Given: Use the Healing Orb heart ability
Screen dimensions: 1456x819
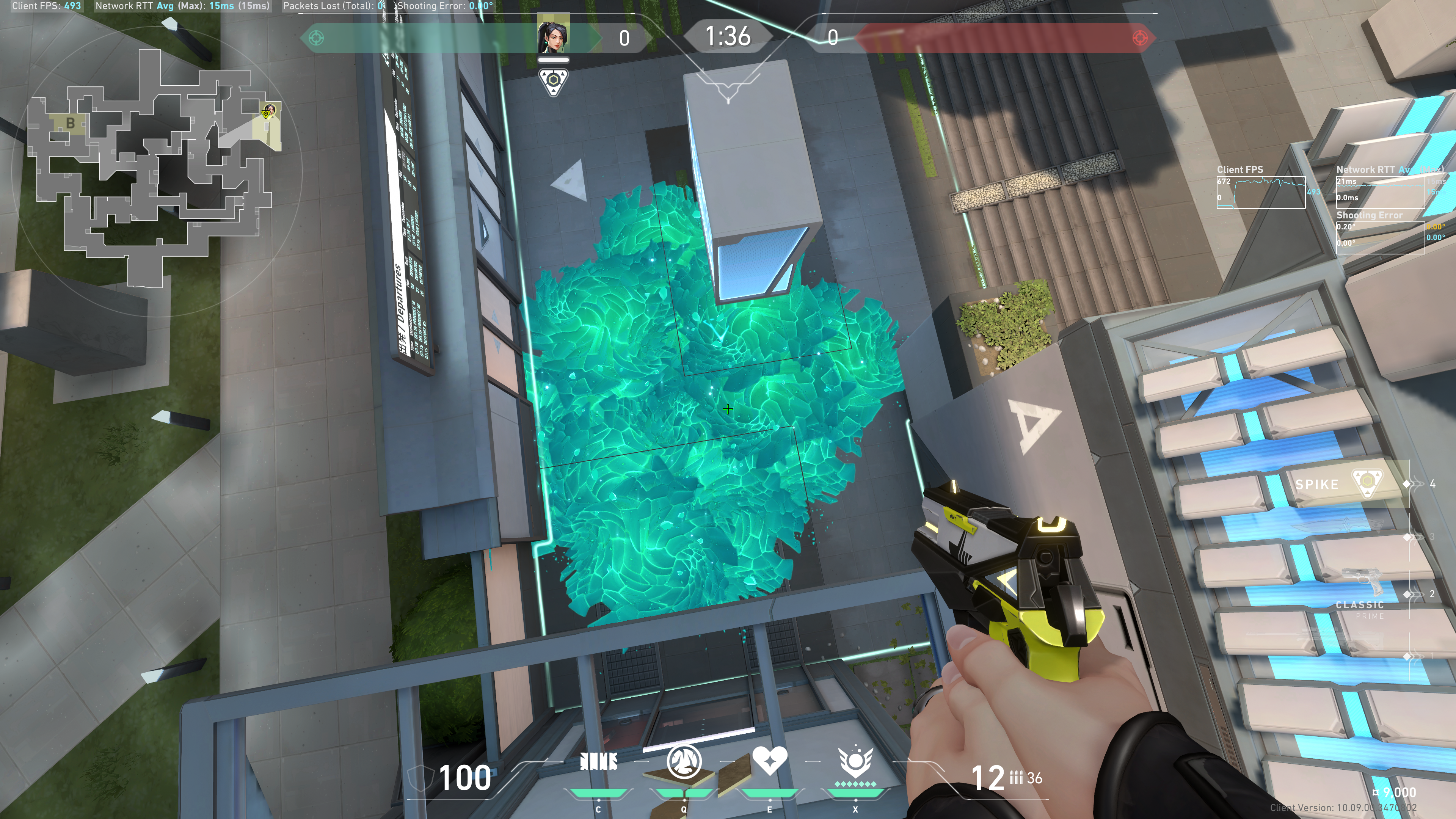Looking at the screenshot, I should (x=769, y=761).
